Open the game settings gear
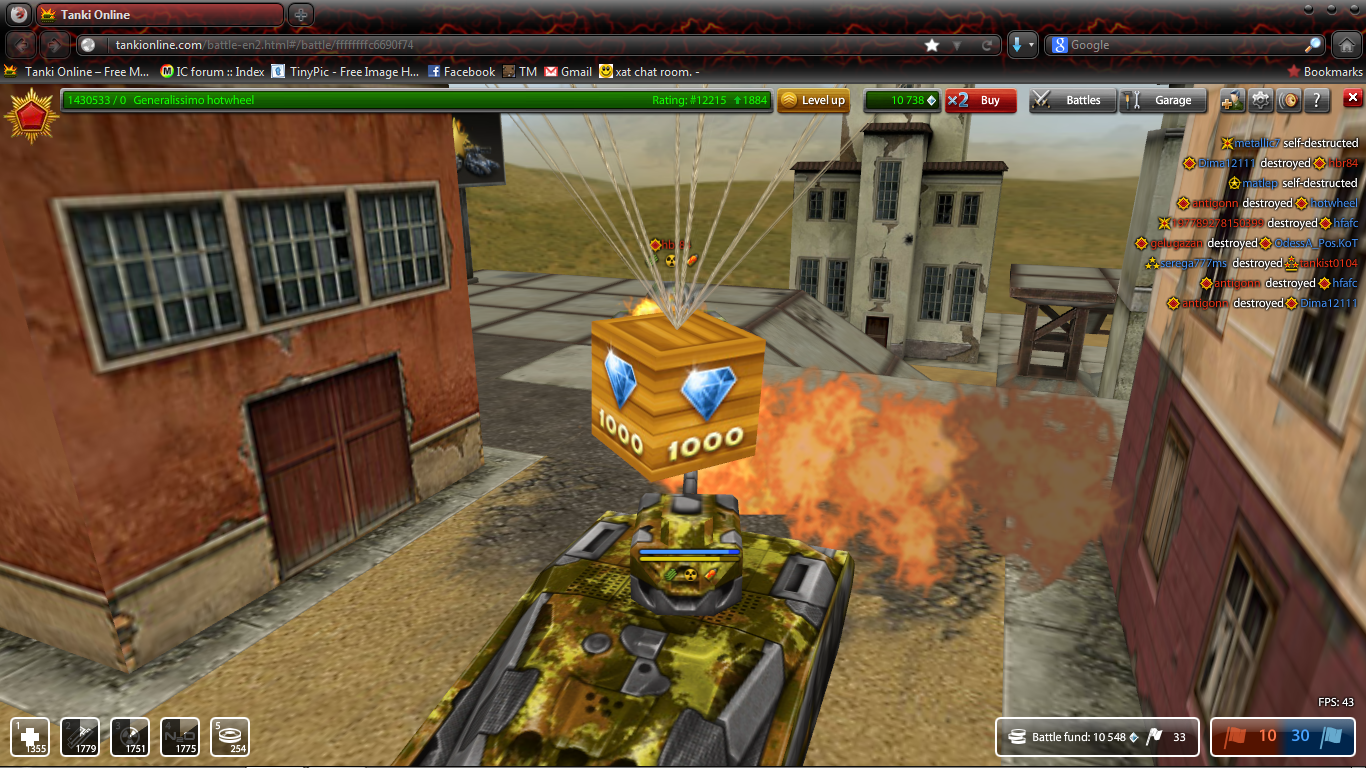 (1261, 99)
